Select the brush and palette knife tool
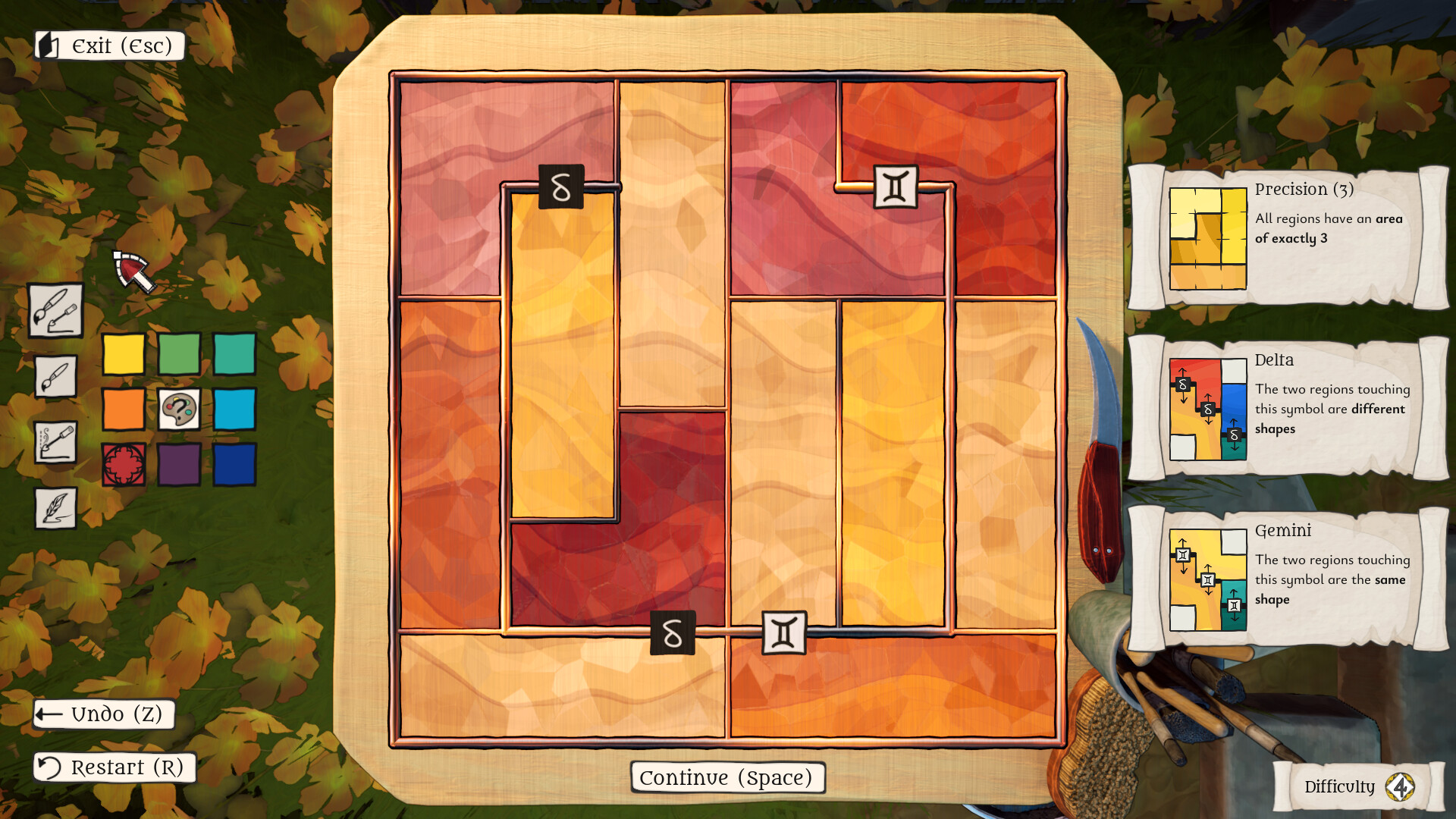This screenshot has width=1456, height=819. [x=55, y=312]
